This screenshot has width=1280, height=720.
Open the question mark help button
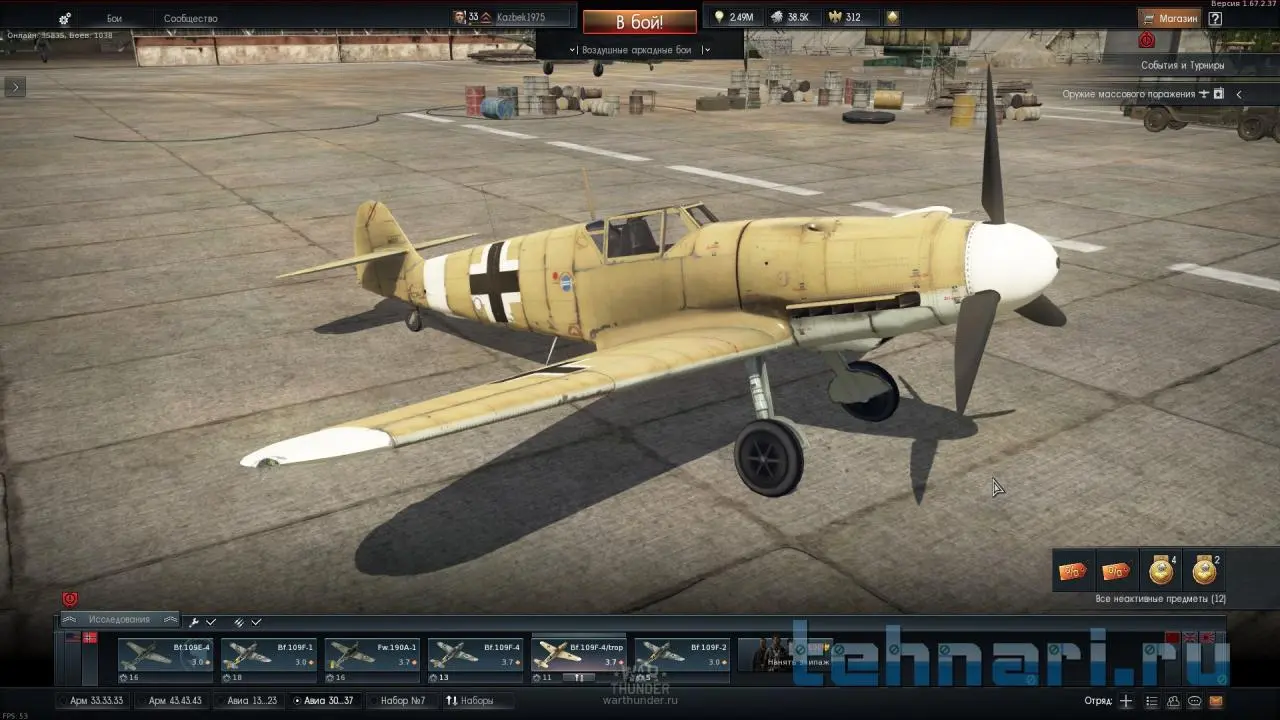tap(1215, 18)
